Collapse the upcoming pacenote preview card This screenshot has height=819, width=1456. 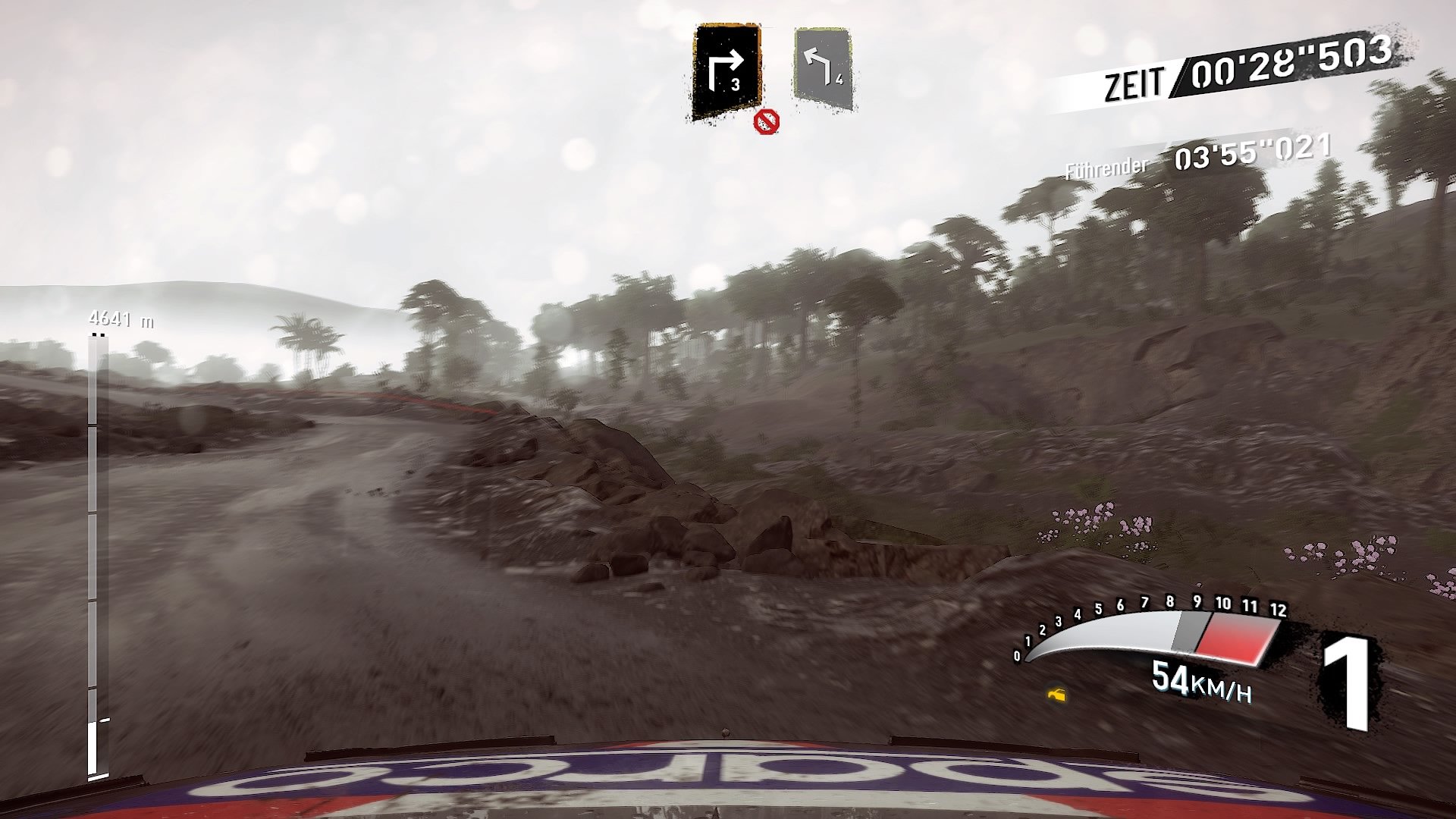pyautogui.click(x=823, y=68)
